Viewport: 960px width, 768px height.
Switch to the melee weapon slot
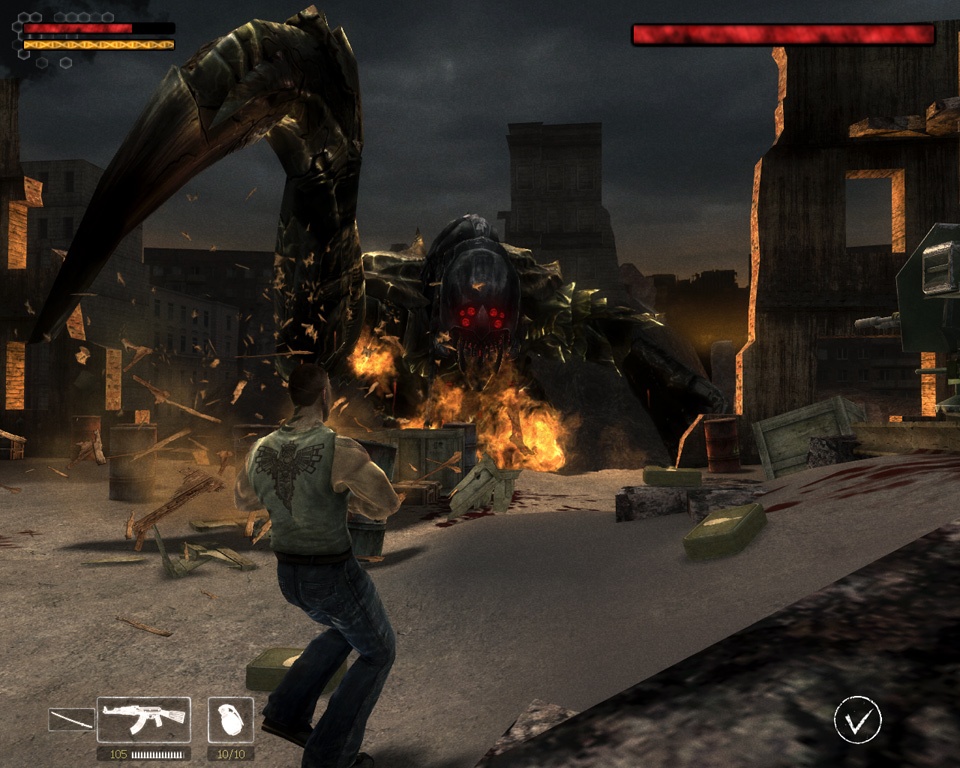coord(71,719)
